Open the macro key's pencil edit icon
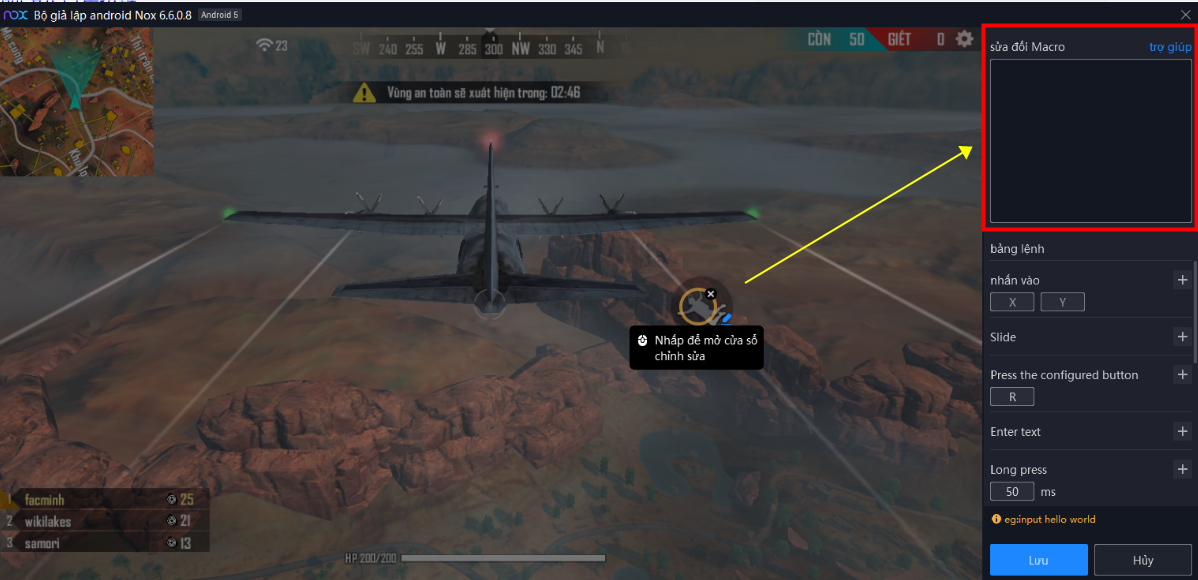Screen dimensions: 1198x580 (x=727, y=318)
